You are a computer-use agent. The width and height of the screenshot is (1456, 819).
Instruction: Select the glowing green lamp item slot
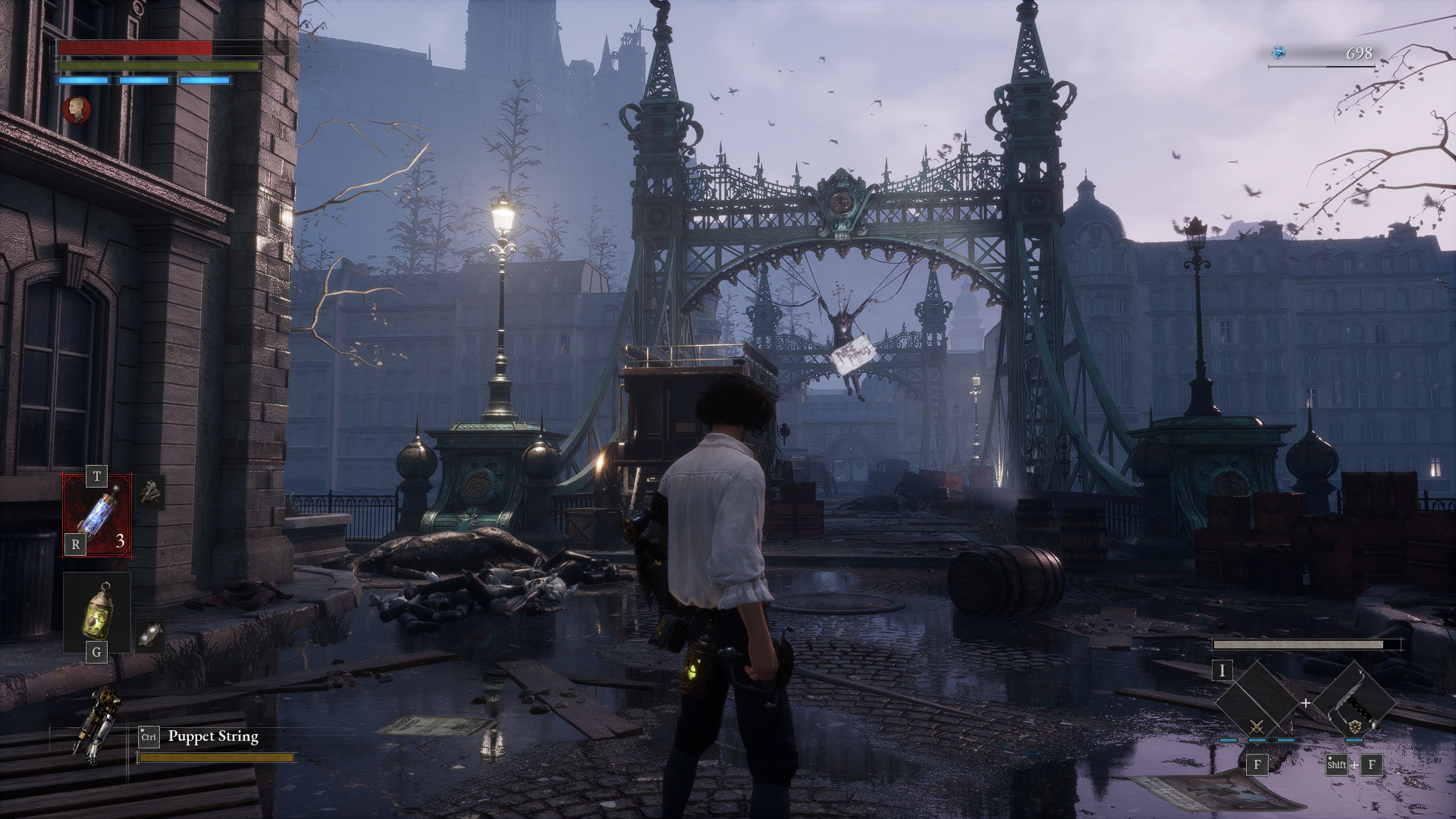click(97, 613)
